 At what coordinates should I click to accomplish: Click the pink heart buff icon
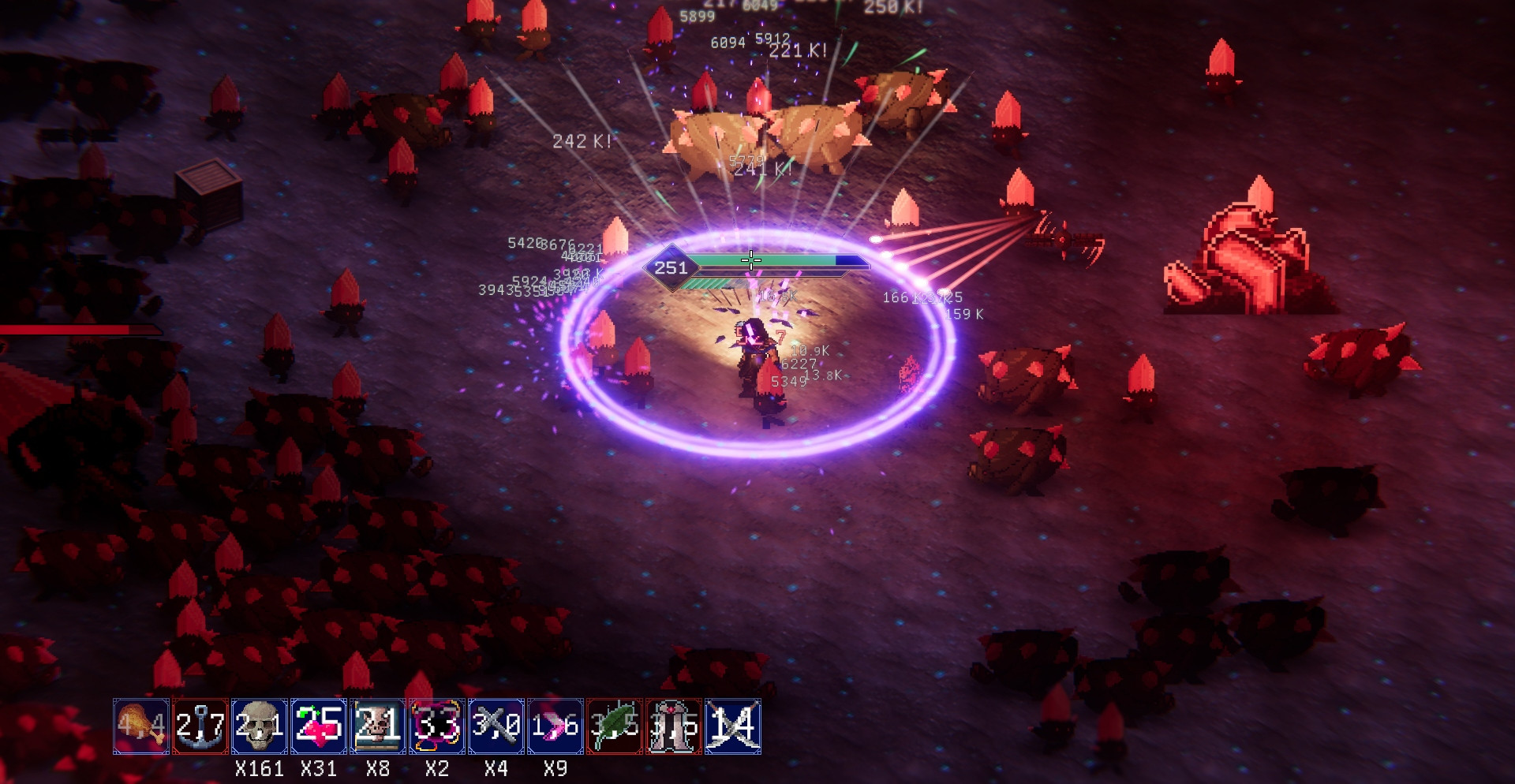click(319, 726)
